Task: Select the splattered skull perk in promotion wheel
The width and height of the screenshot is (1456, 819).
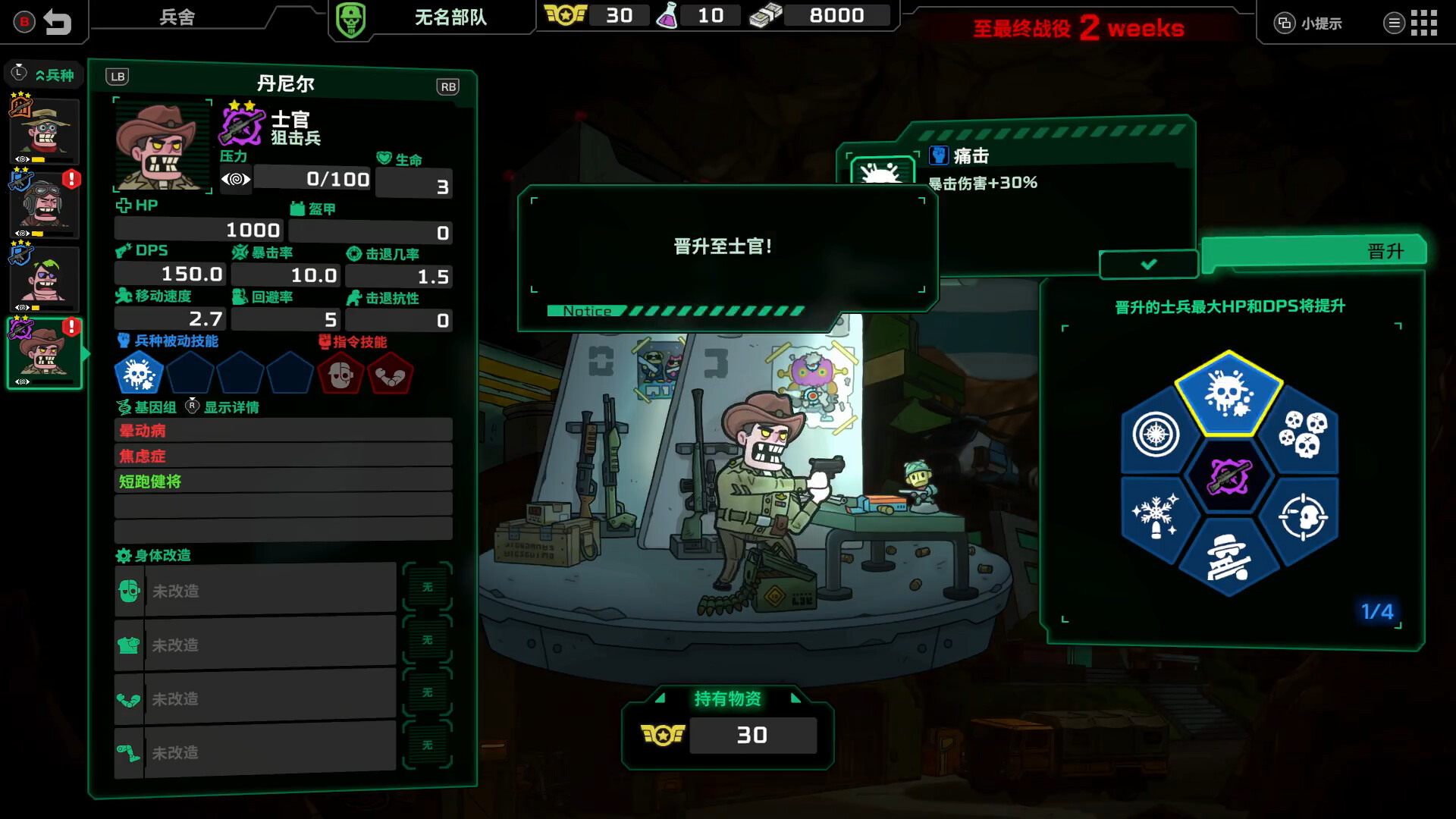Action: point(1230,393)
